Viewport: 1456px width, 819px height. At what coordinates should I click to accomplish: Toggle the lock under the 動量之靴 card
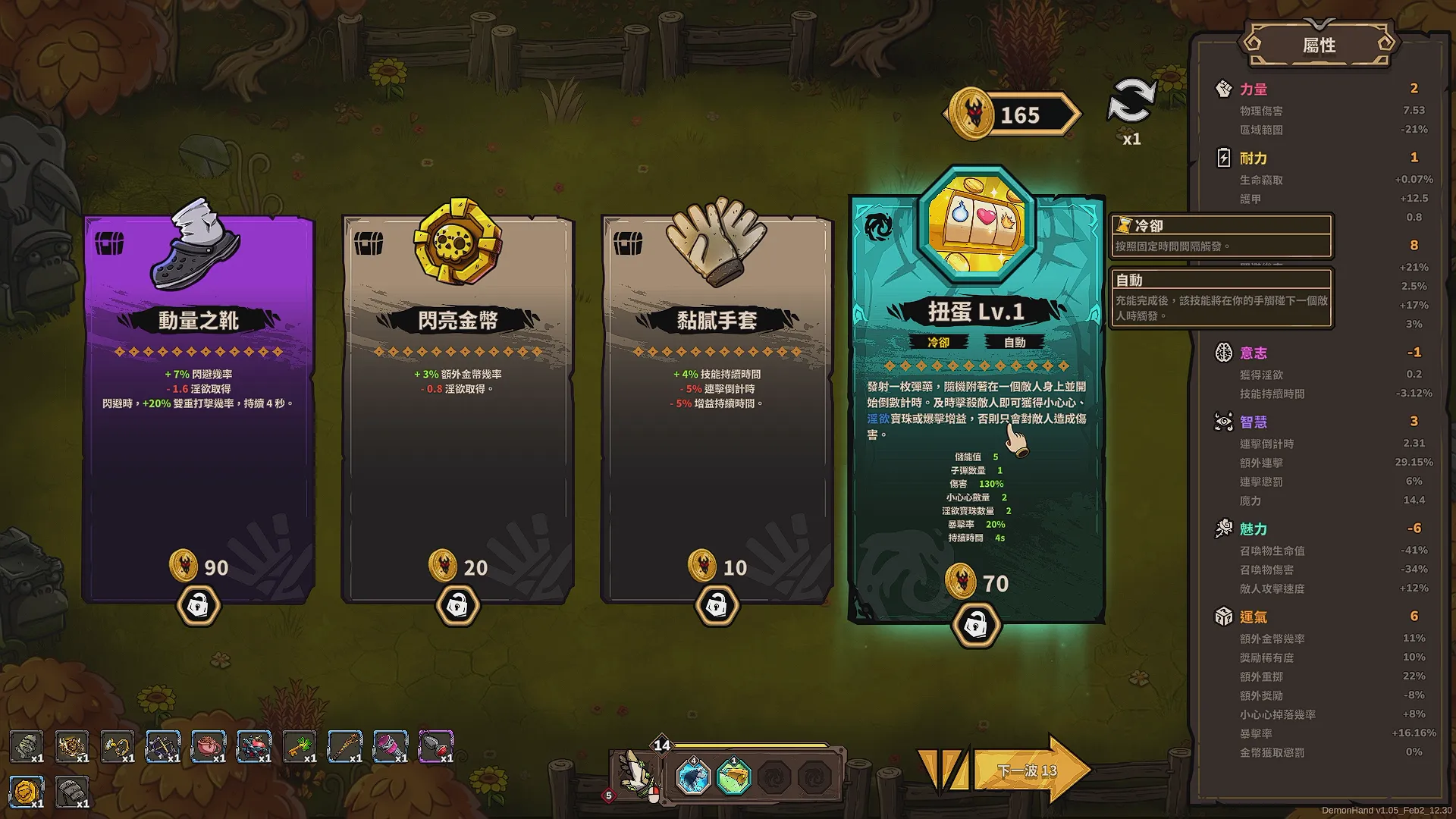point(199,607)
